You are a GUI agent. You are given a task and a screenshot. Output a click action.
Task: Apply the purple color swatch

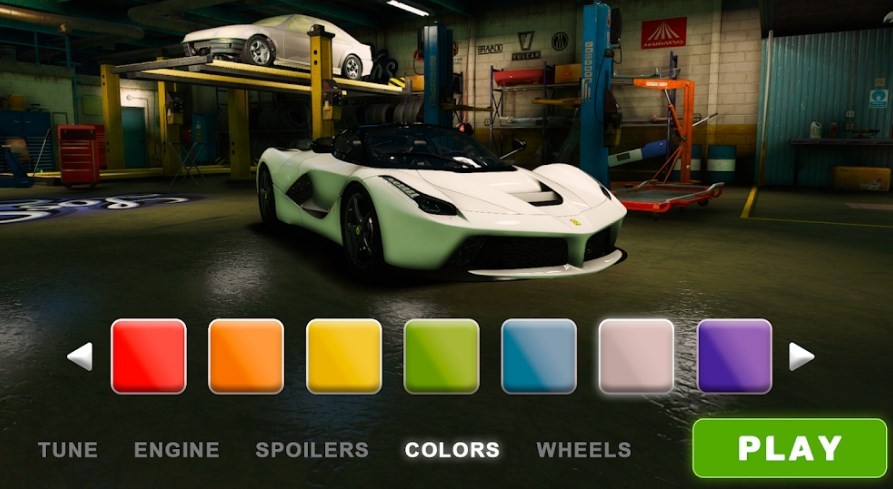tap(734, 356)
